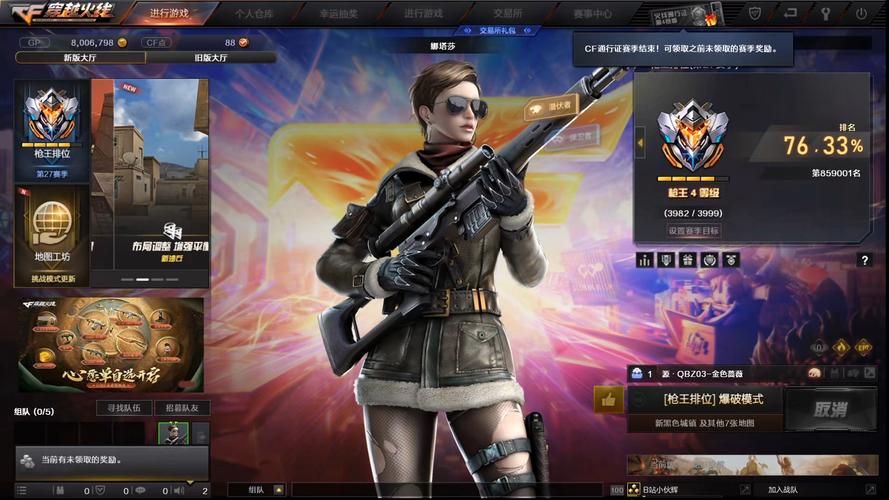This screenshot has width=889, height=500.
Task: Open the 个人仓库 tab in top navigation
Action: (254, 14)
